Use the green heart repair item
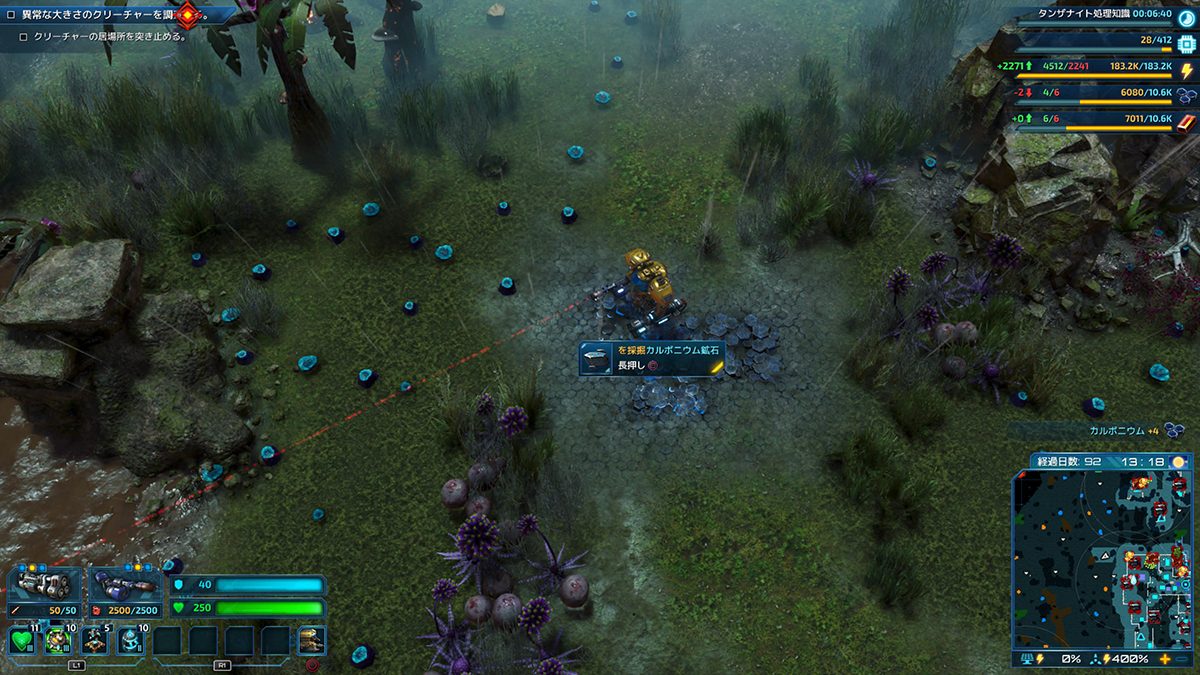The image size is (1200, 675). [x=22, y=640]
